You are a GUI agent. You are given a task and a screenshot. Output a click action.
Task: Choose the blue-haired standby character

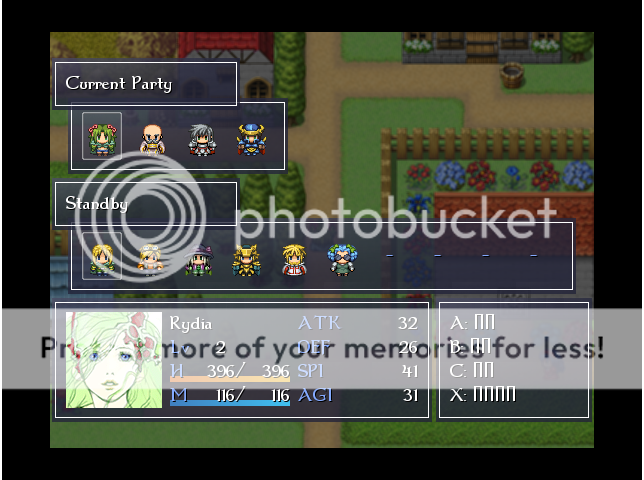tap(342, 259)
